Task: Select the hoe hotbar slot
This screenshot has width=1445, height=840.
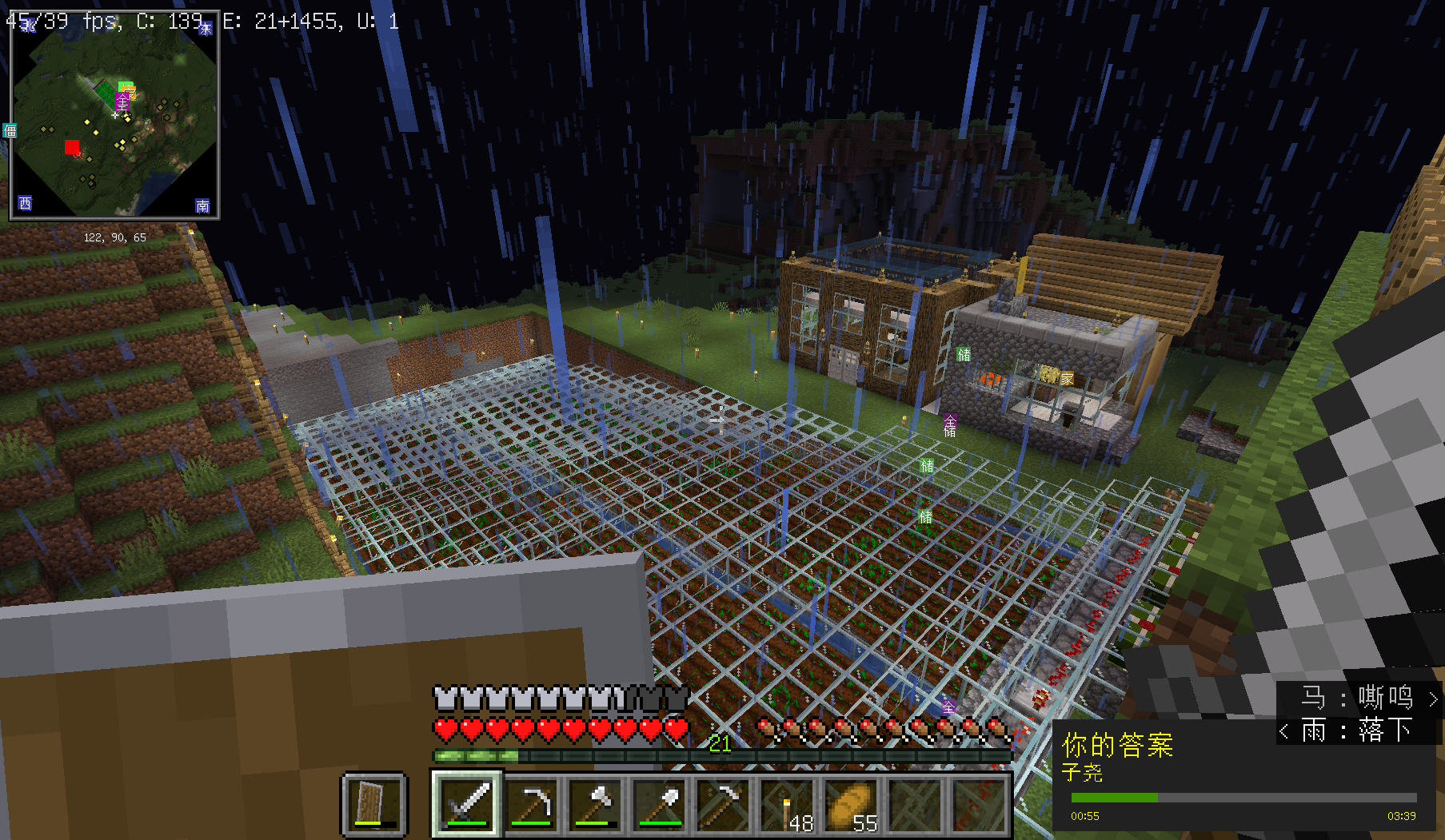Action: click(x=725, y=804)
